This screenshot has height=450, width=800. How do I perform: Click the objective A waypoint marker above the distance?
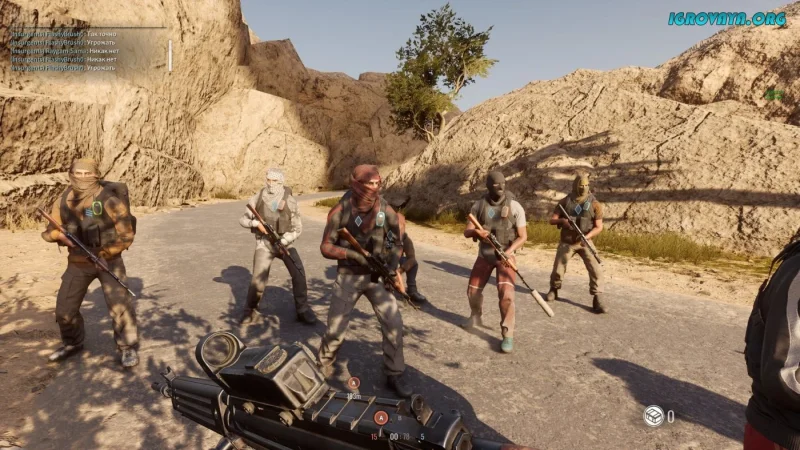(x=353, y=382)
